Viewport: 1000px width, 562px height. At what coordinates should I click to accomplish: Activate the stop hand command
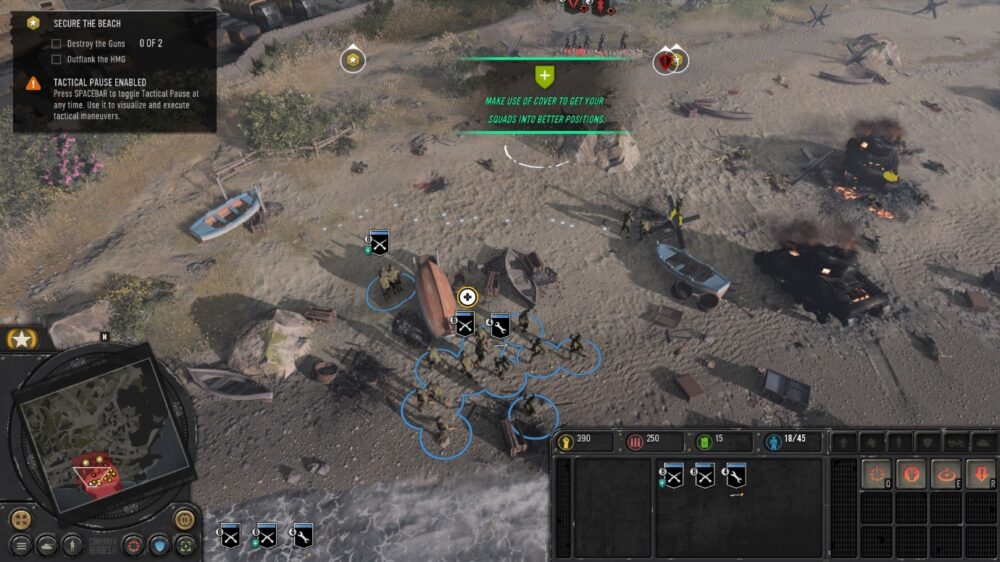(911, 475)
